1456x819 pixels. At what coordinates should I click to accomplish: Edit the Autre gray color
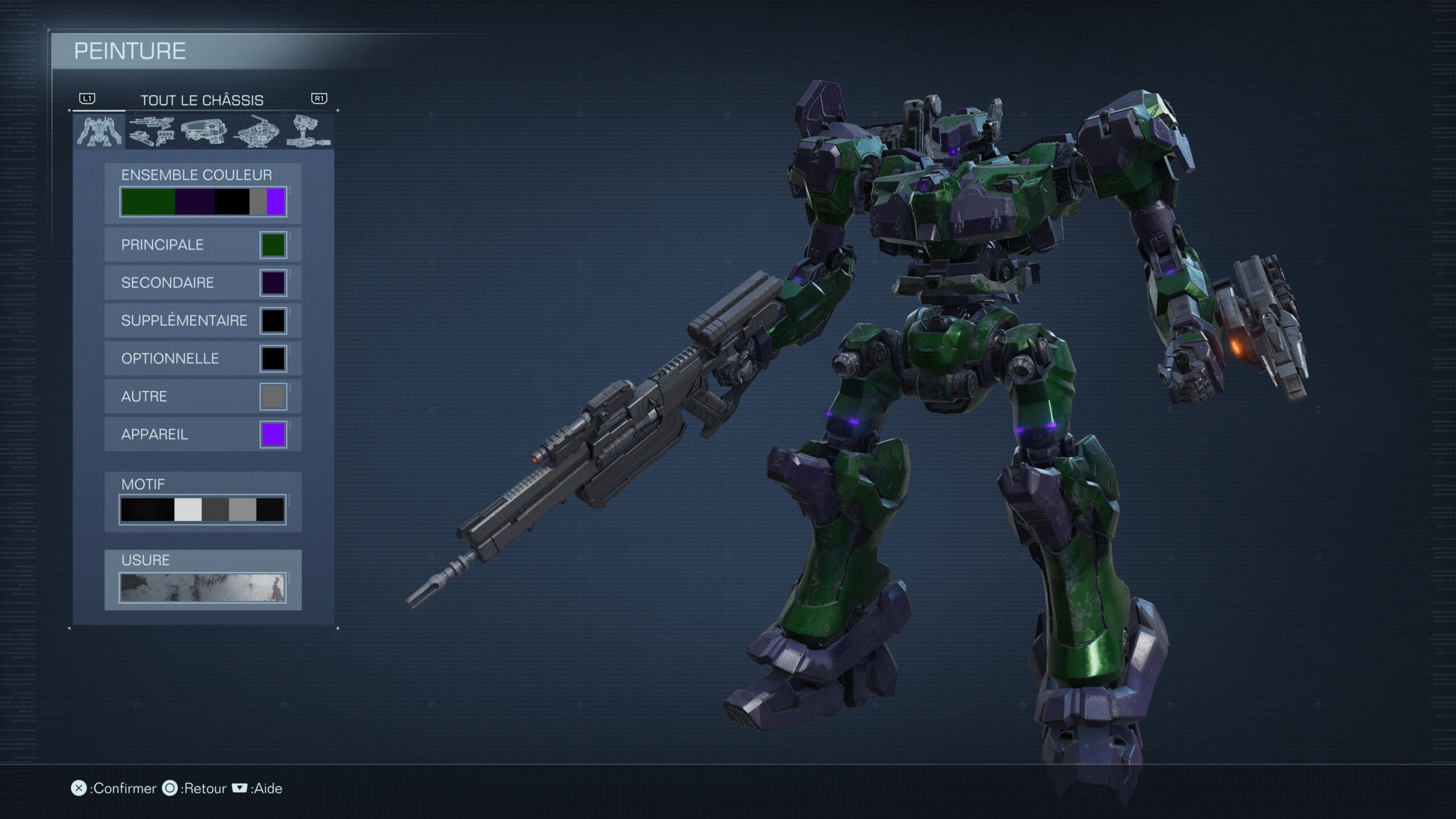[x=202, y=396]
